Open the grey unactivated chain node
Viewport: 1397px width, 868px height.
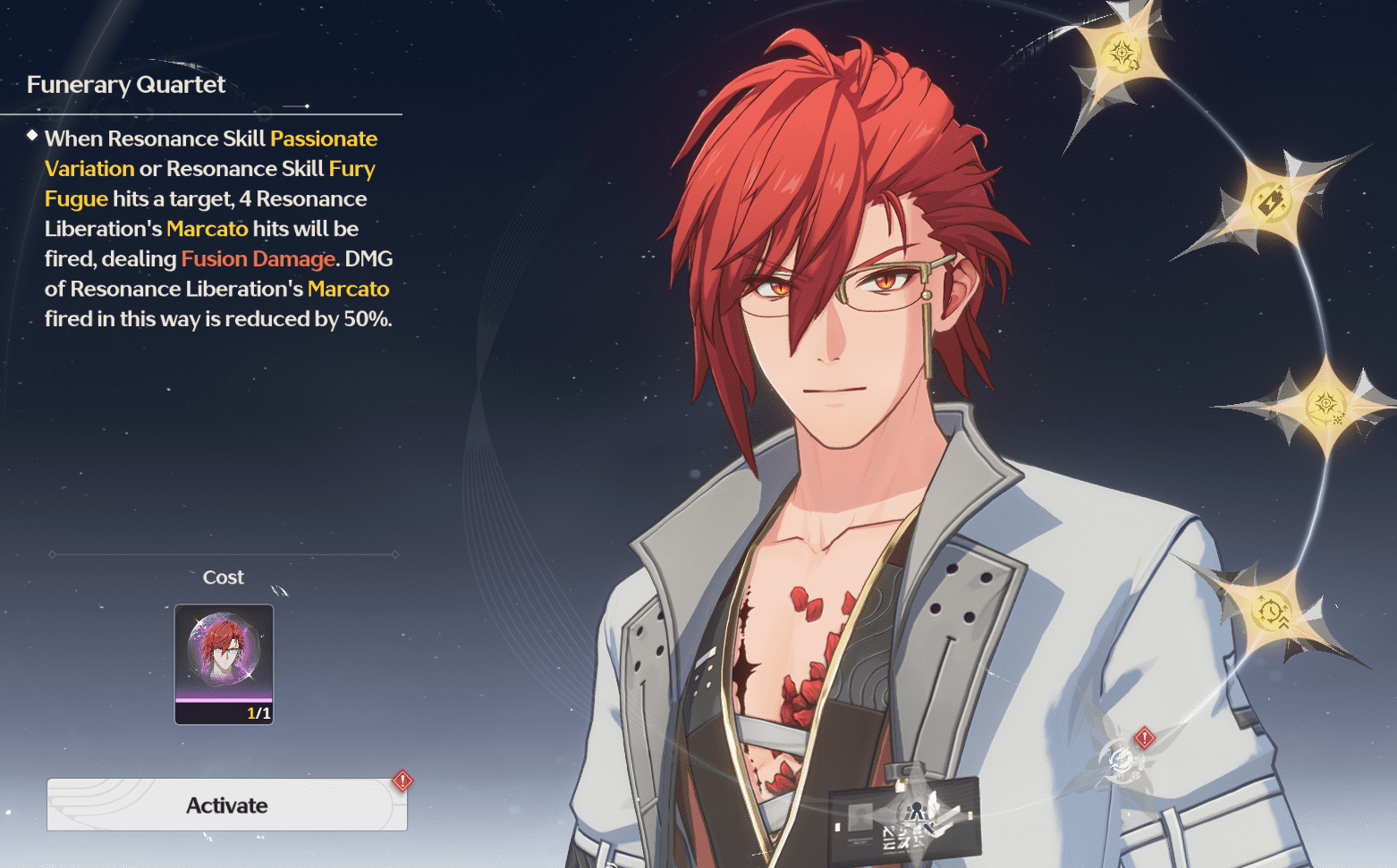pos(1121,762)
